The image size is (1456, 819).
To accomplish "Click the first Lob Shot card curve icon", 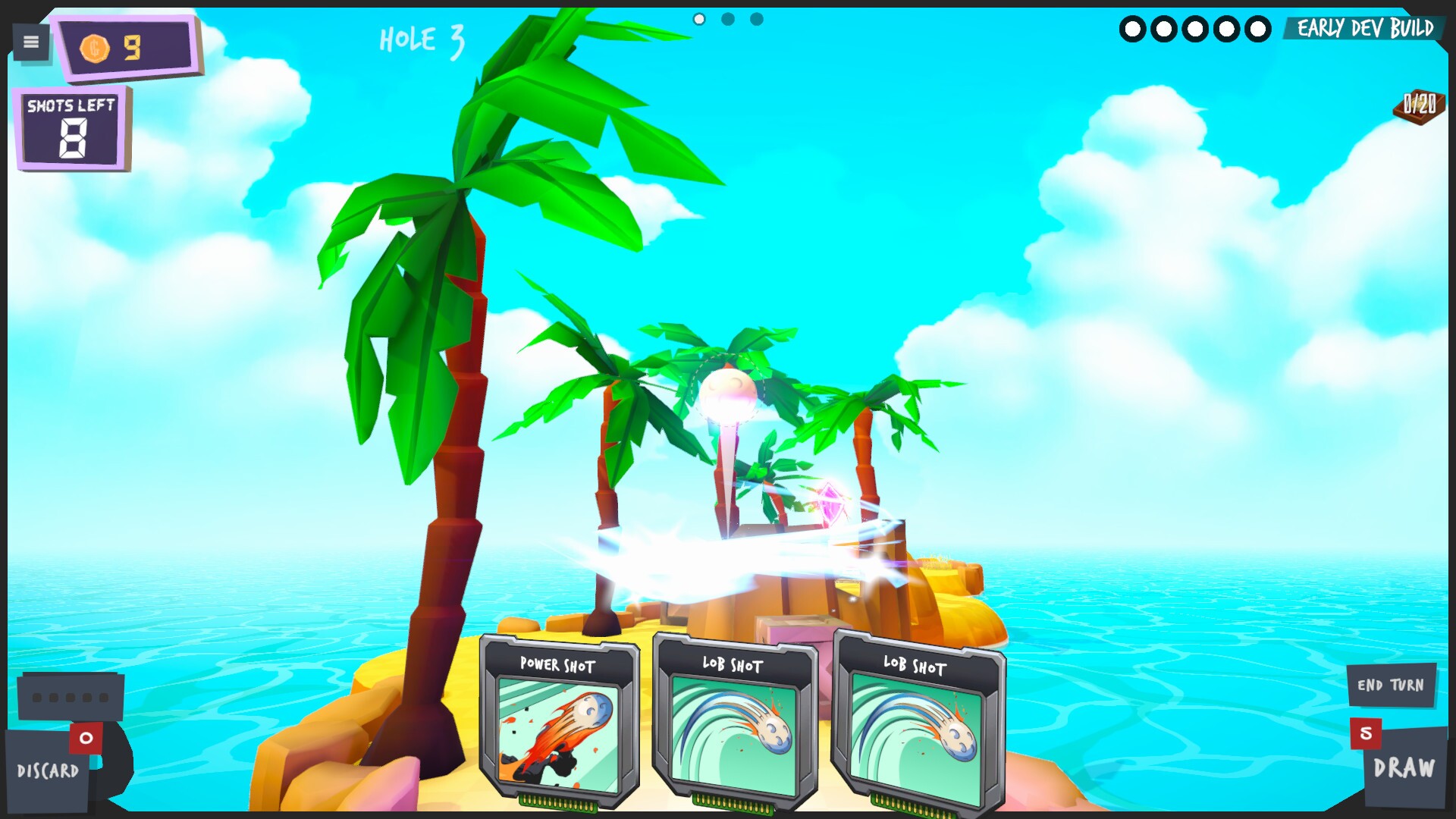I will [734, 732].
